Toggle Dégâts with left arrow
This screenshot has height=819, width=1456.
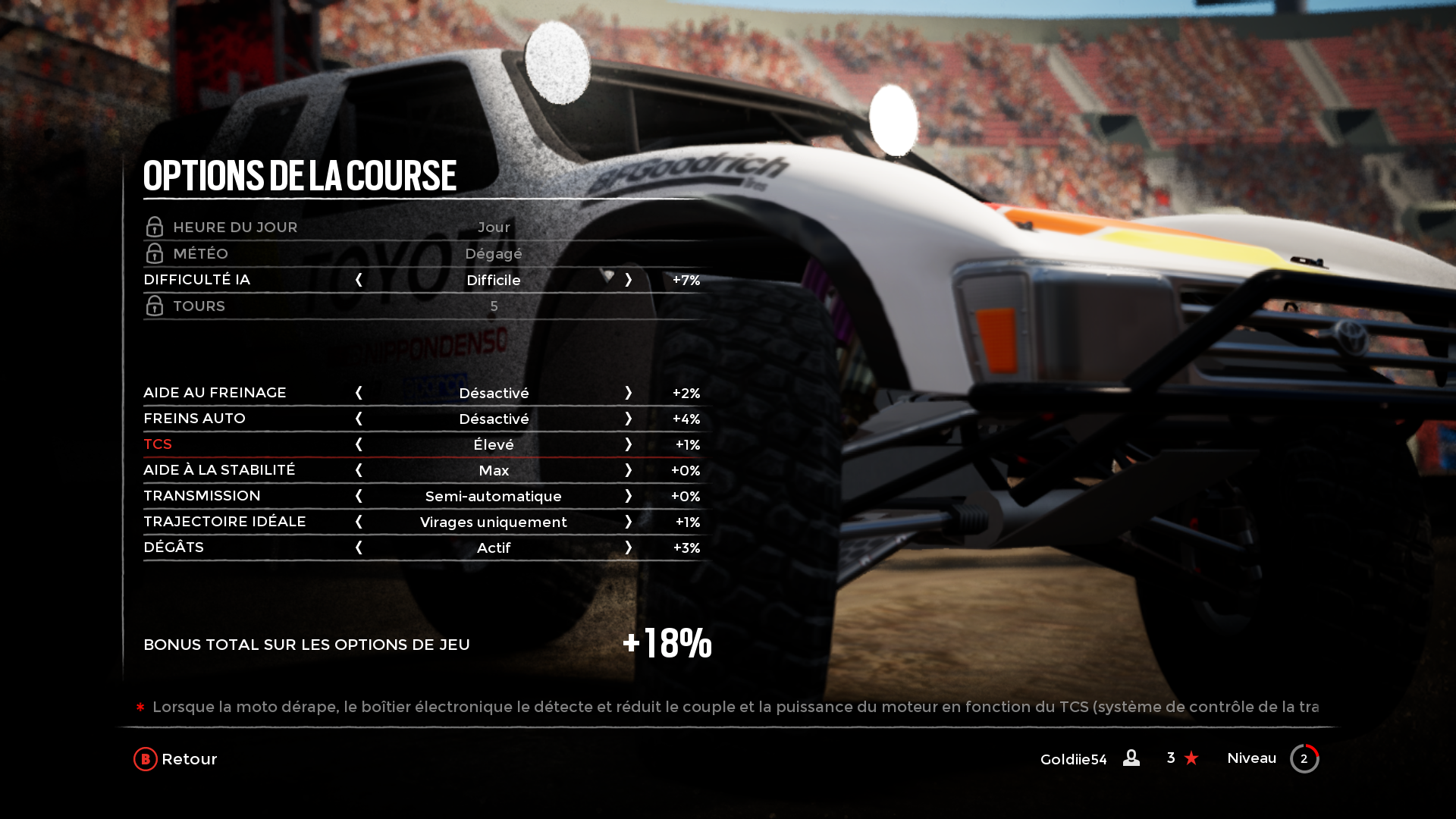[359, 548]
